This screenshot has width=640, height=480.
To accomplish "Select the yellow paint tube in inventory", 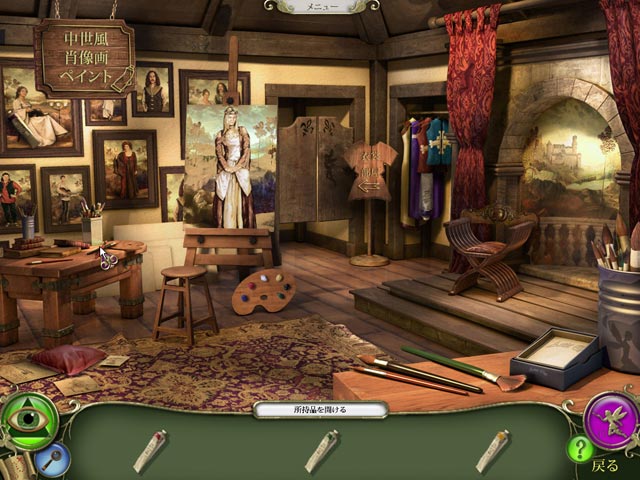I will coord(492,450).
